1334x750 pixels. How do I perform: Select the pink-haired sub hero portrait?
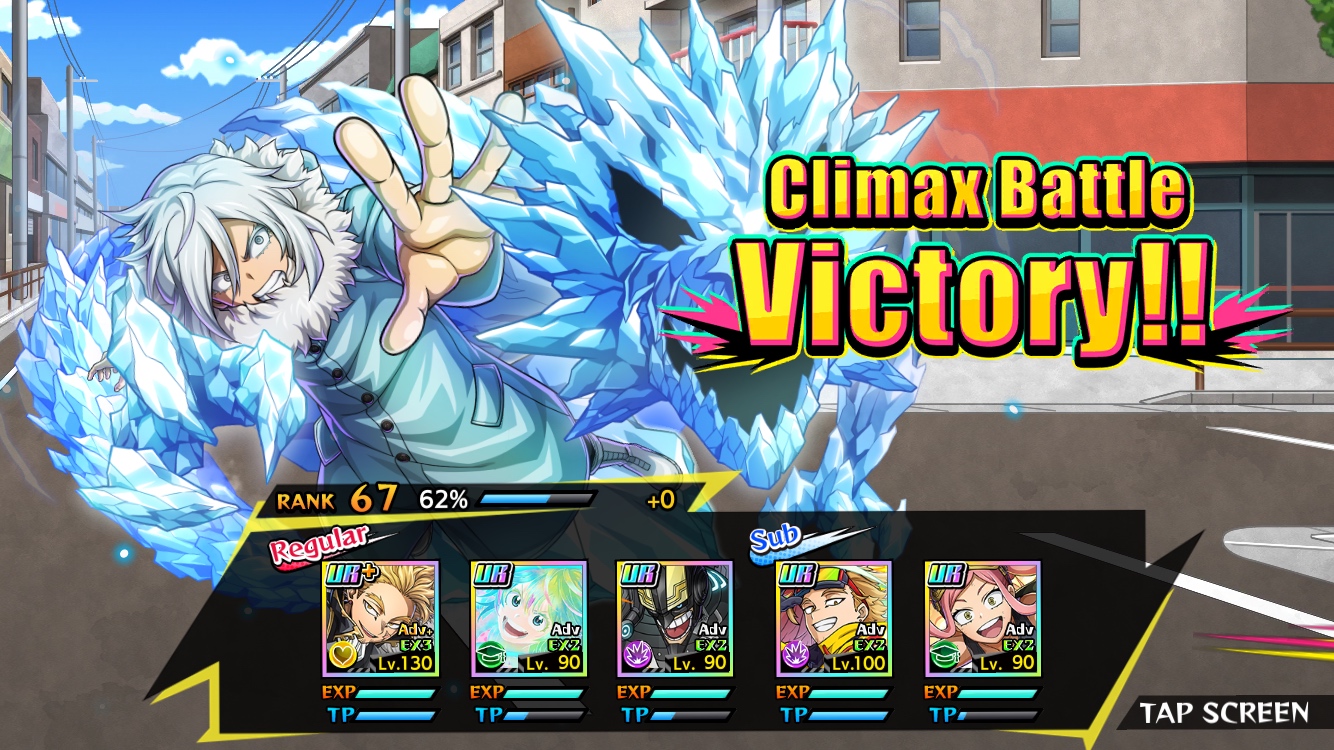point(982,619)
